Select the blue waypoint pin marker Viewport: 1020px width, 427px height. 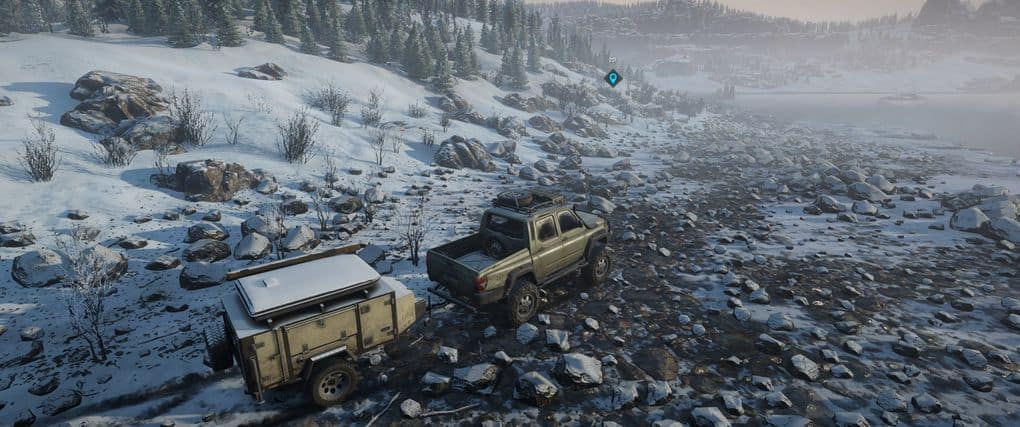tap(613, 77)
